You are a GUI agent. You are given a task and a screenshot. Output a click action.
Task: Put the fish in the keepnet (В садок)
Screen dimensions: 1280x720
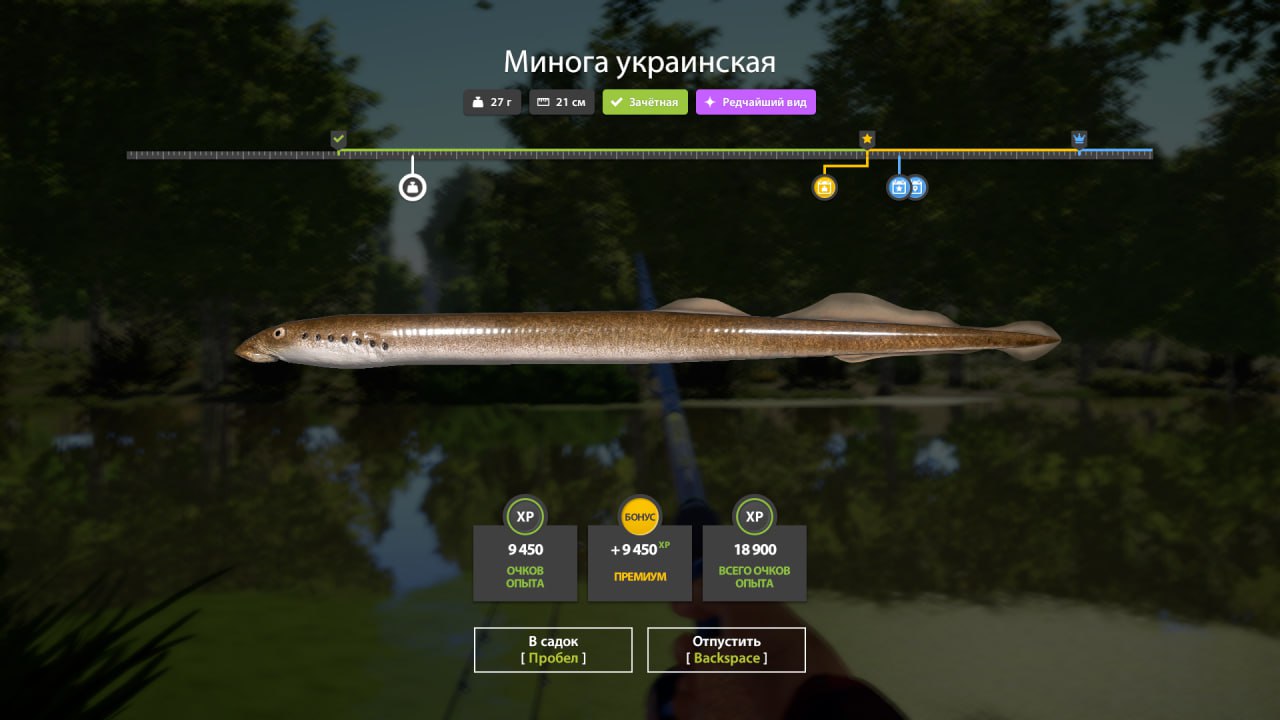coord(553,649)
